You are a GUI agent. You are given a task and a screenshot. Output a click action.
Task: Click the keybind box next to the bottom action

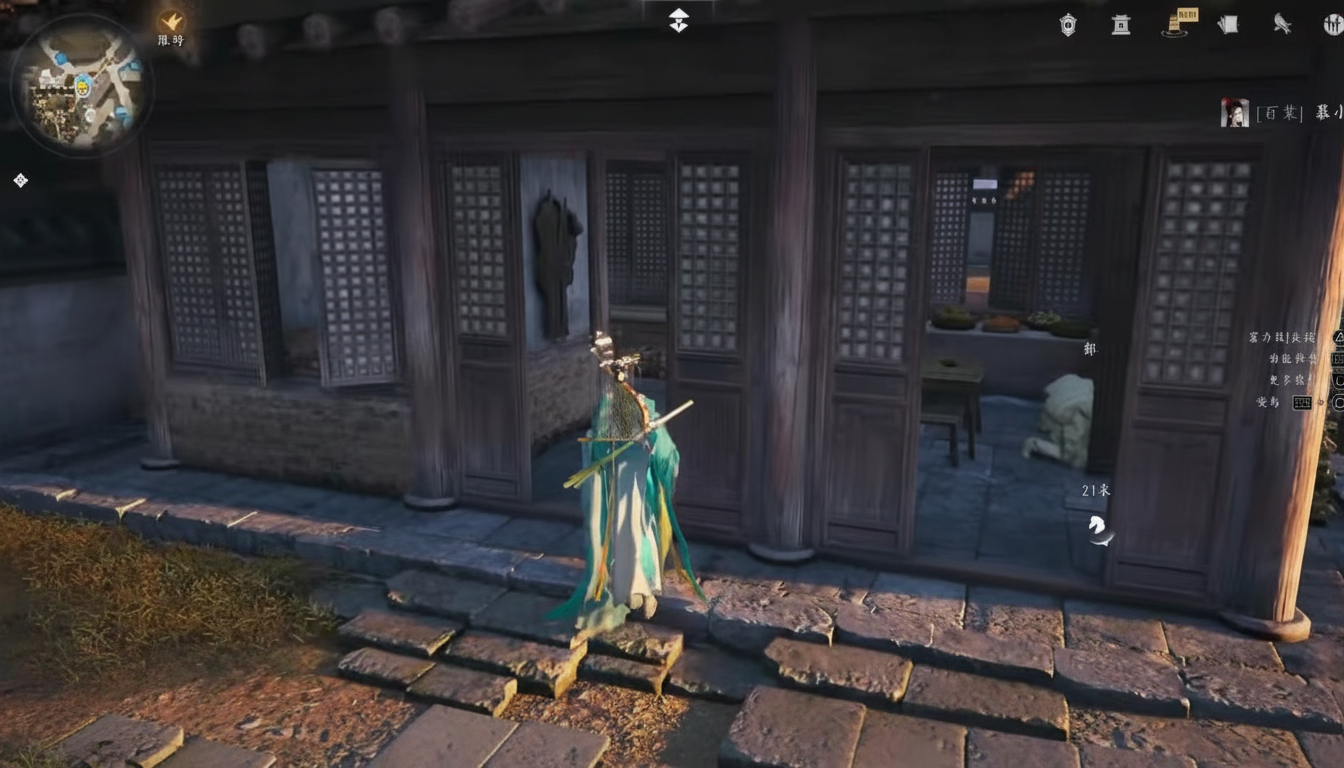point(1302,401)
